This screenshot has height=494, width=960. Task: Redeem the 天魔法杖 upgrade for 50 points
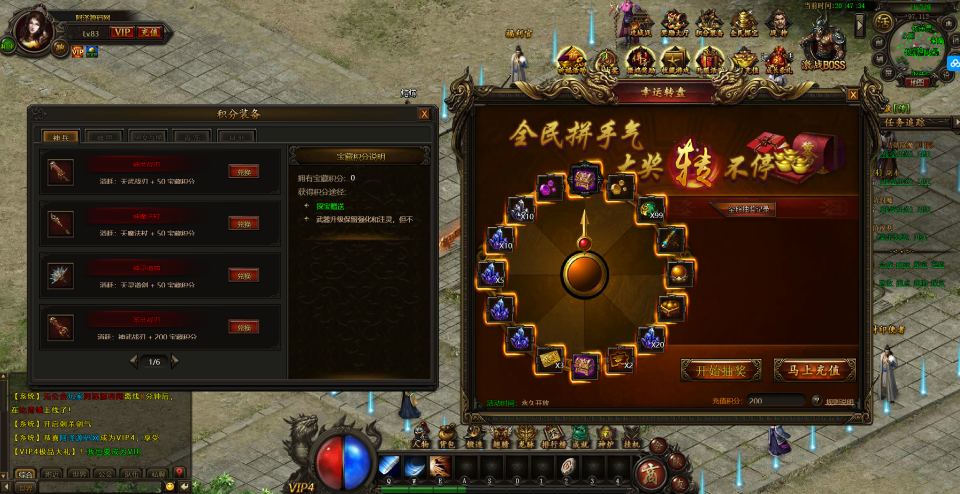point(243,223)
